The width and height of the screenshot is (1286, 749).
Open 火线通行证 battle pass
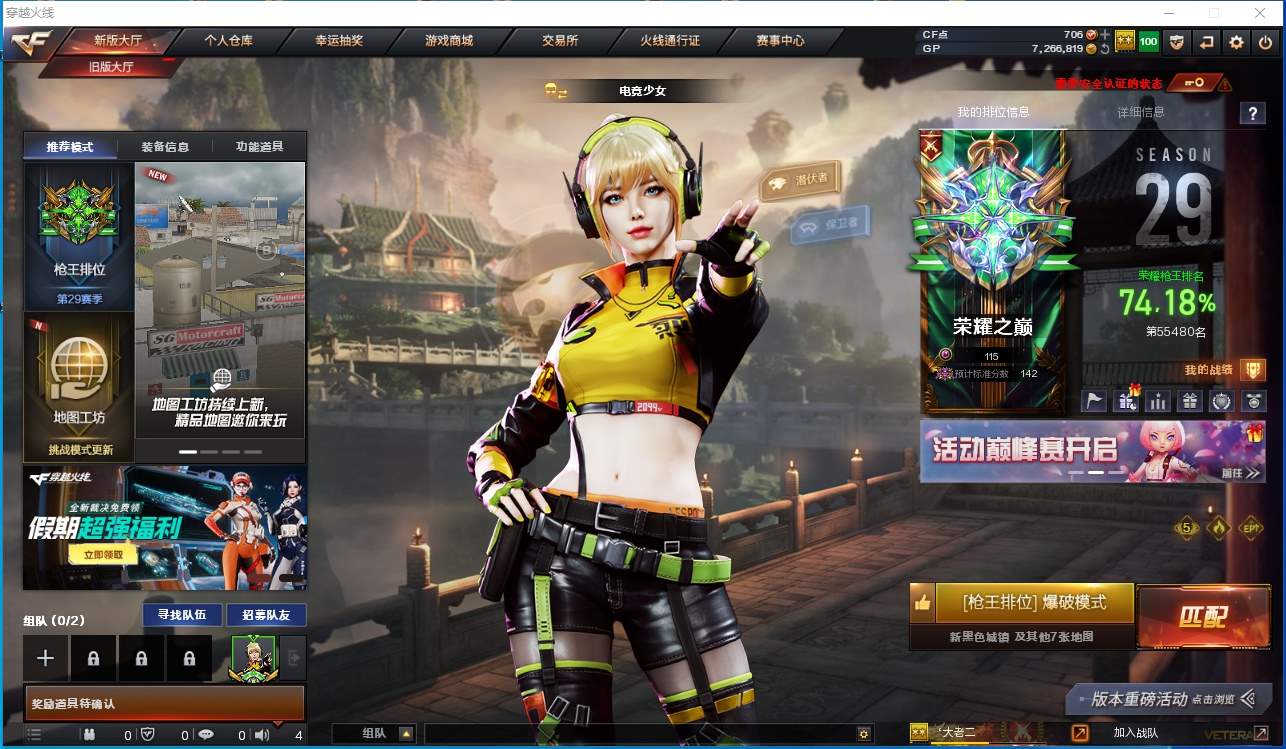[x=670, y=41]
